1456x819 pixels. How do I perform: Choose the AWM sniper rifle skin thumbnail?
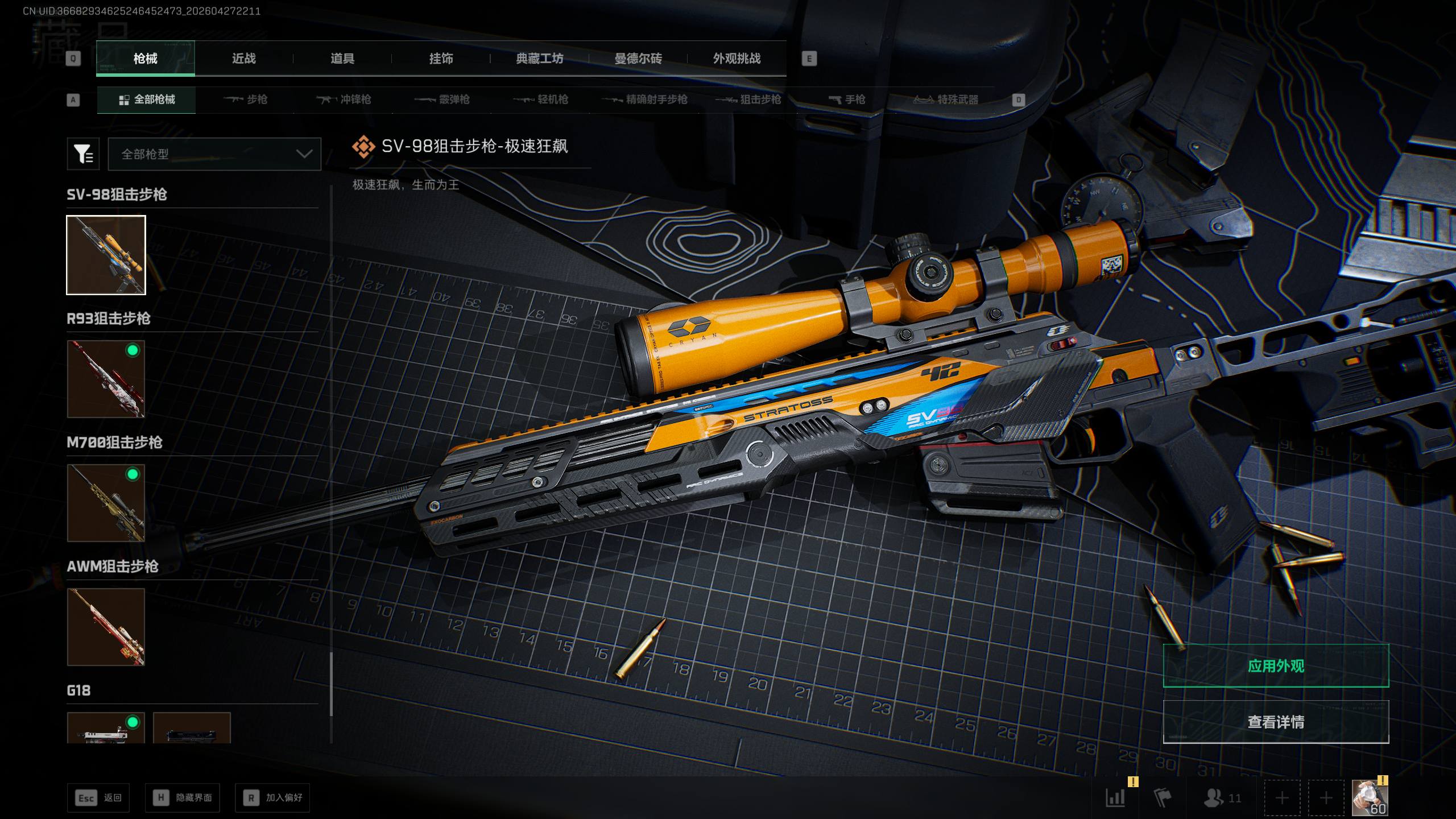106,627
